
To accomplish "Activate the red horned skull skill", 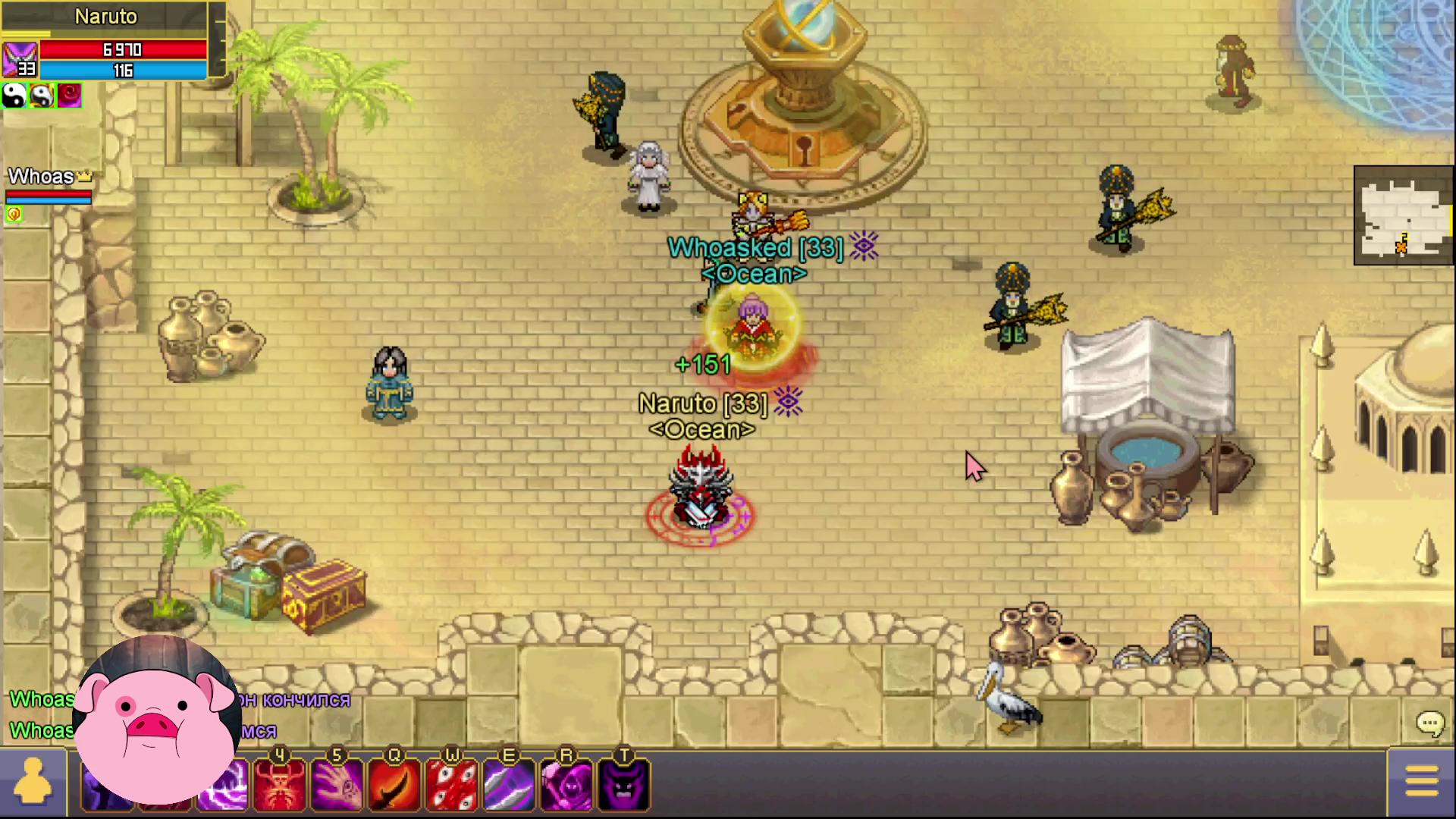I will point(280,784).
